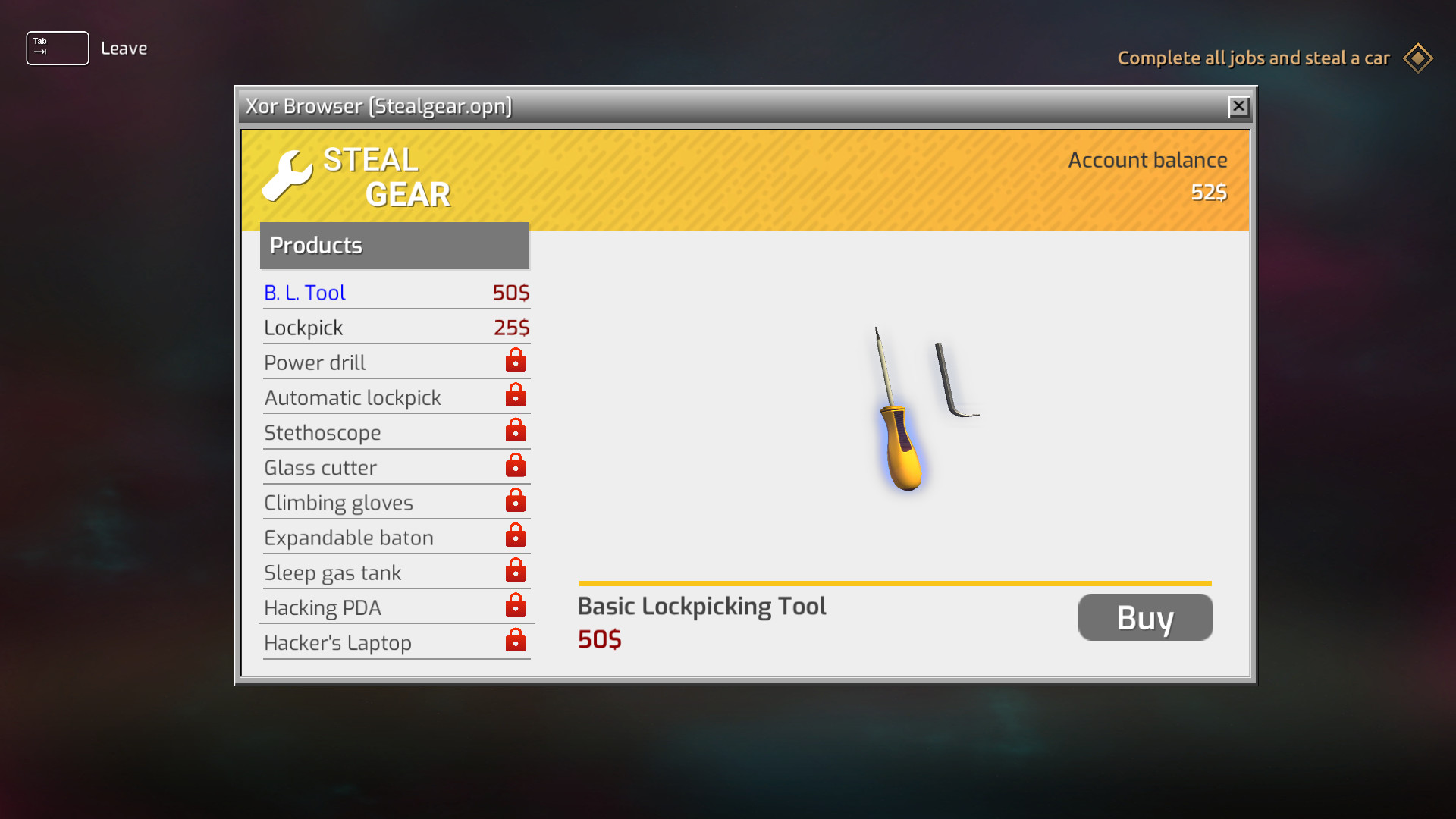Click the Leave label
1456x819 pixels.
coord(124,48)
